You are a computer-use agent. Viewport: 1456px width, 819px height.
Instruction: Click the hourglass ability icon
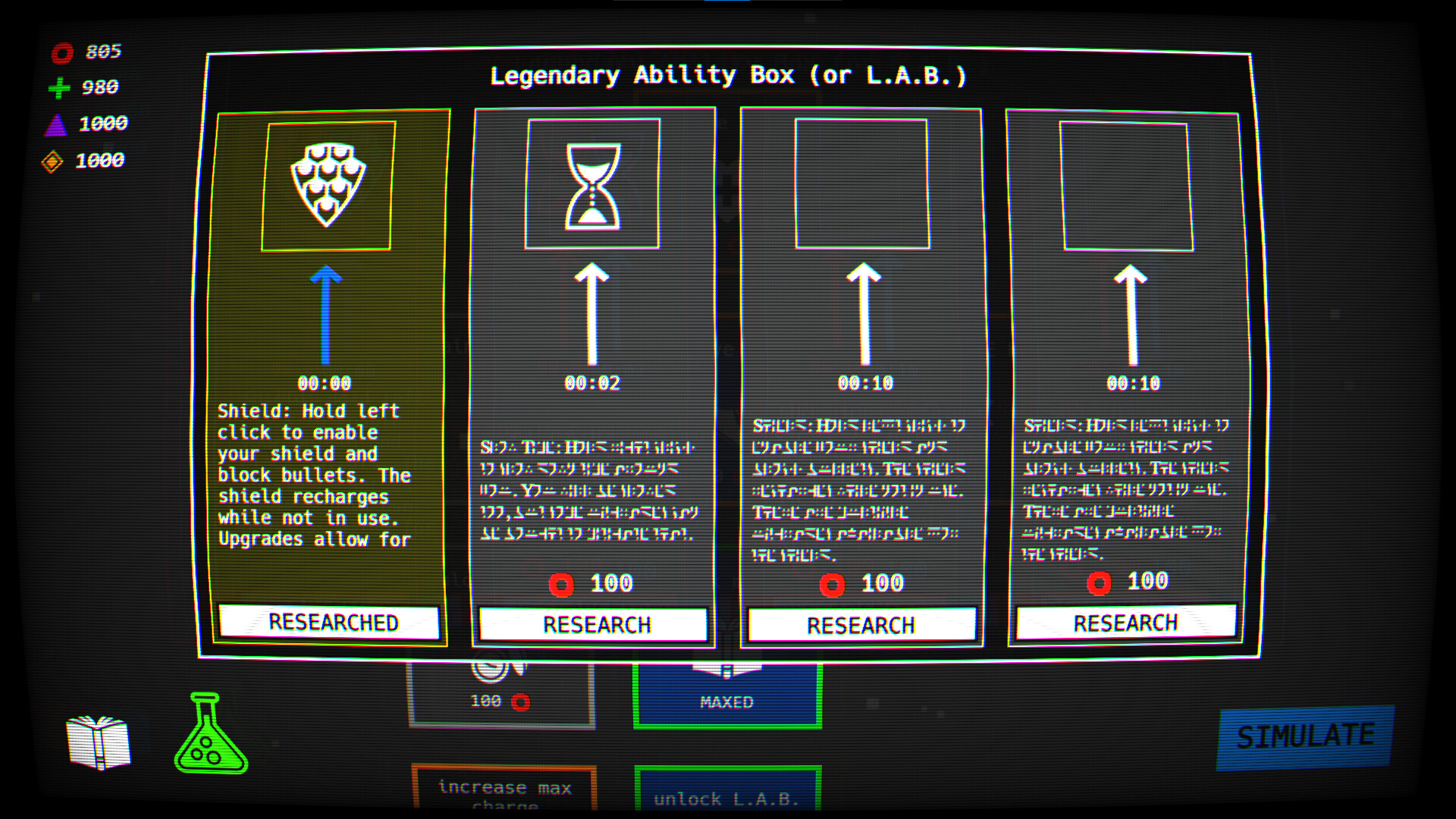coord(593,186)
